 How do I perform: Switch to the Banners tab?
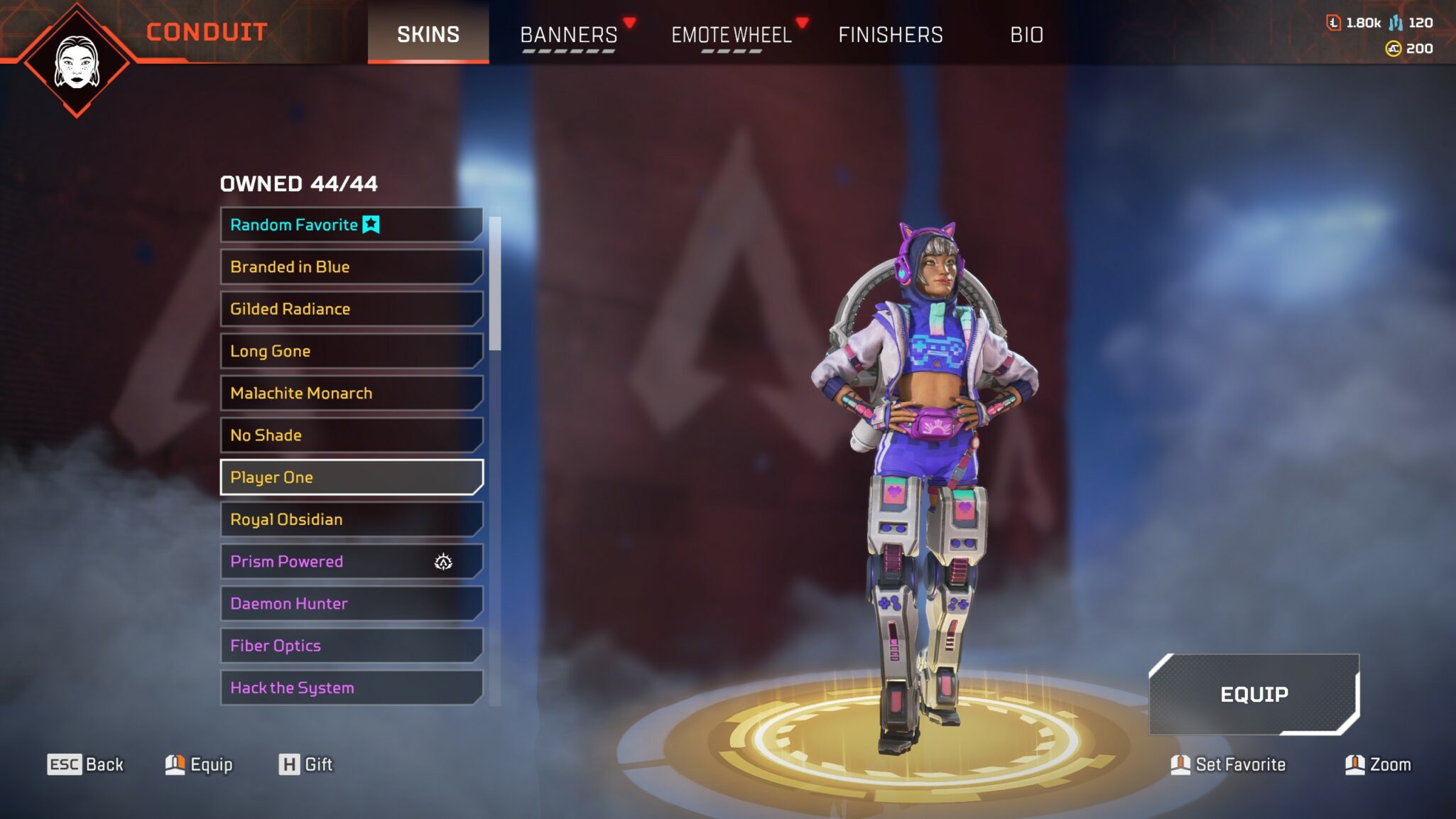pyautogui.click(x=568, y=34)
